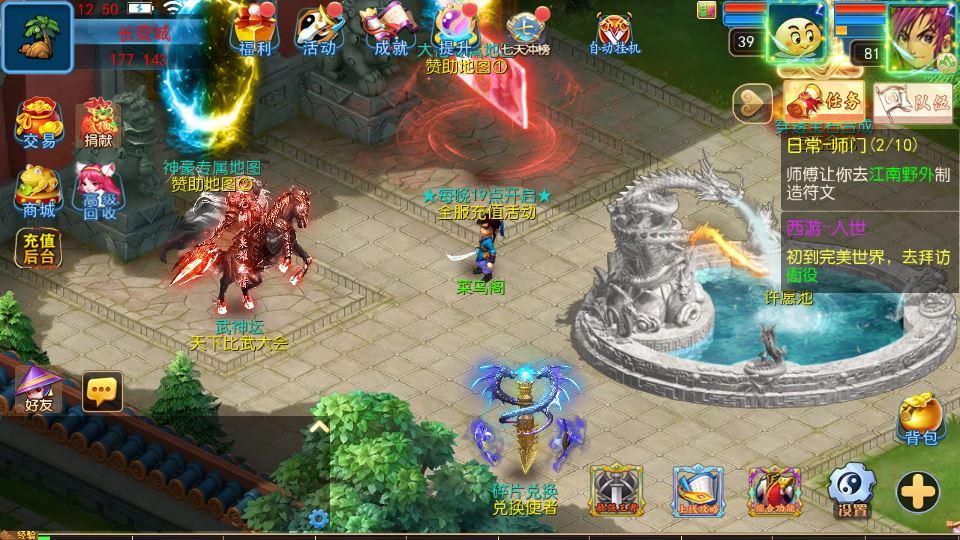
Task: Open the 背包 inventory bag
Action: pyautogui.click(x=919, y=419)
